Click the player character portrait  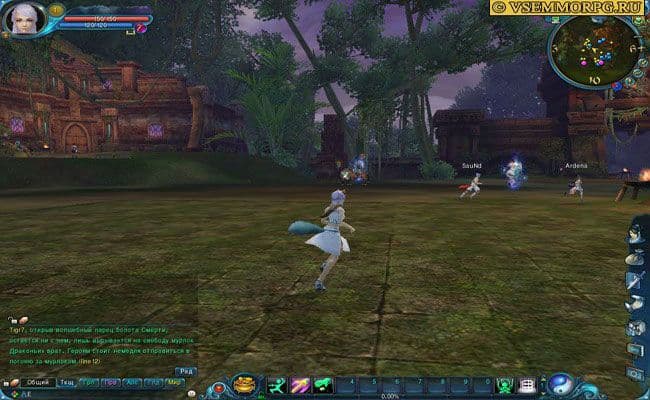pos(23,19)
